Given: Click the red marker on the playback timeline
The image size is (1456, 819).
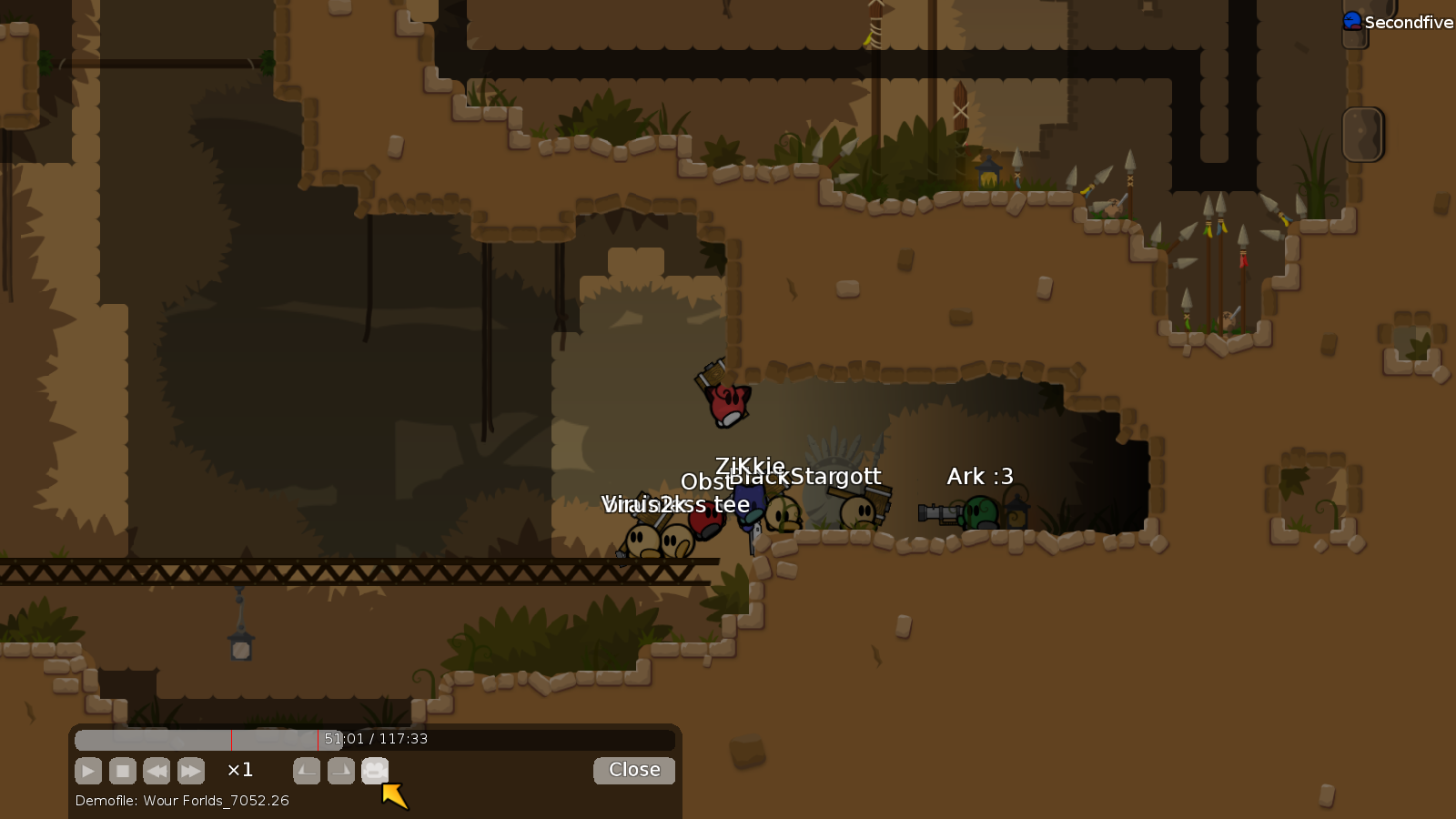Looking at the screenshot, I should 230,740.
